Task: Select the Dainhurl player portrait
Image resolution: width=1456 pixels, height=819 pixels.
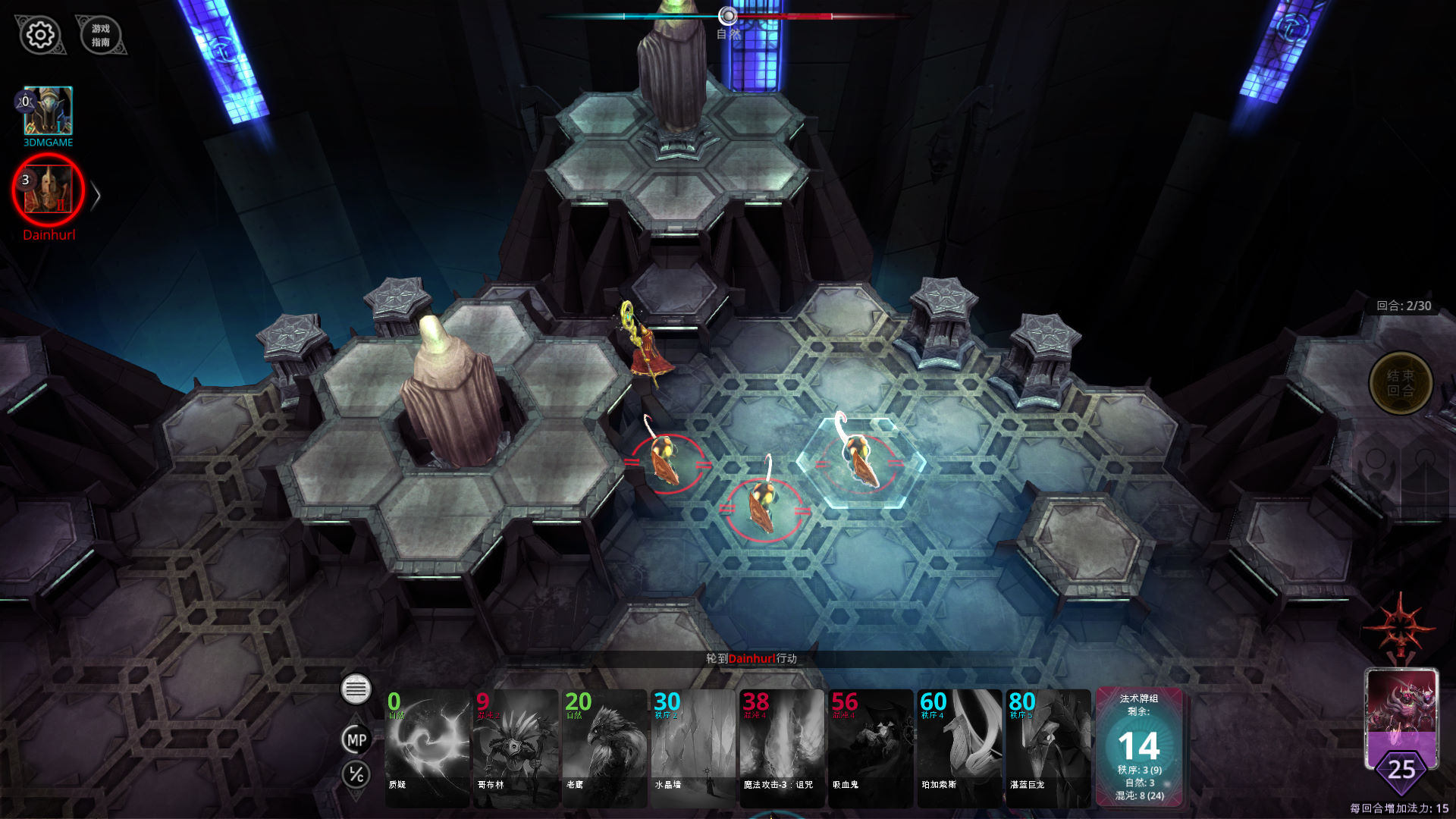Action: click(x=48, y=190)
